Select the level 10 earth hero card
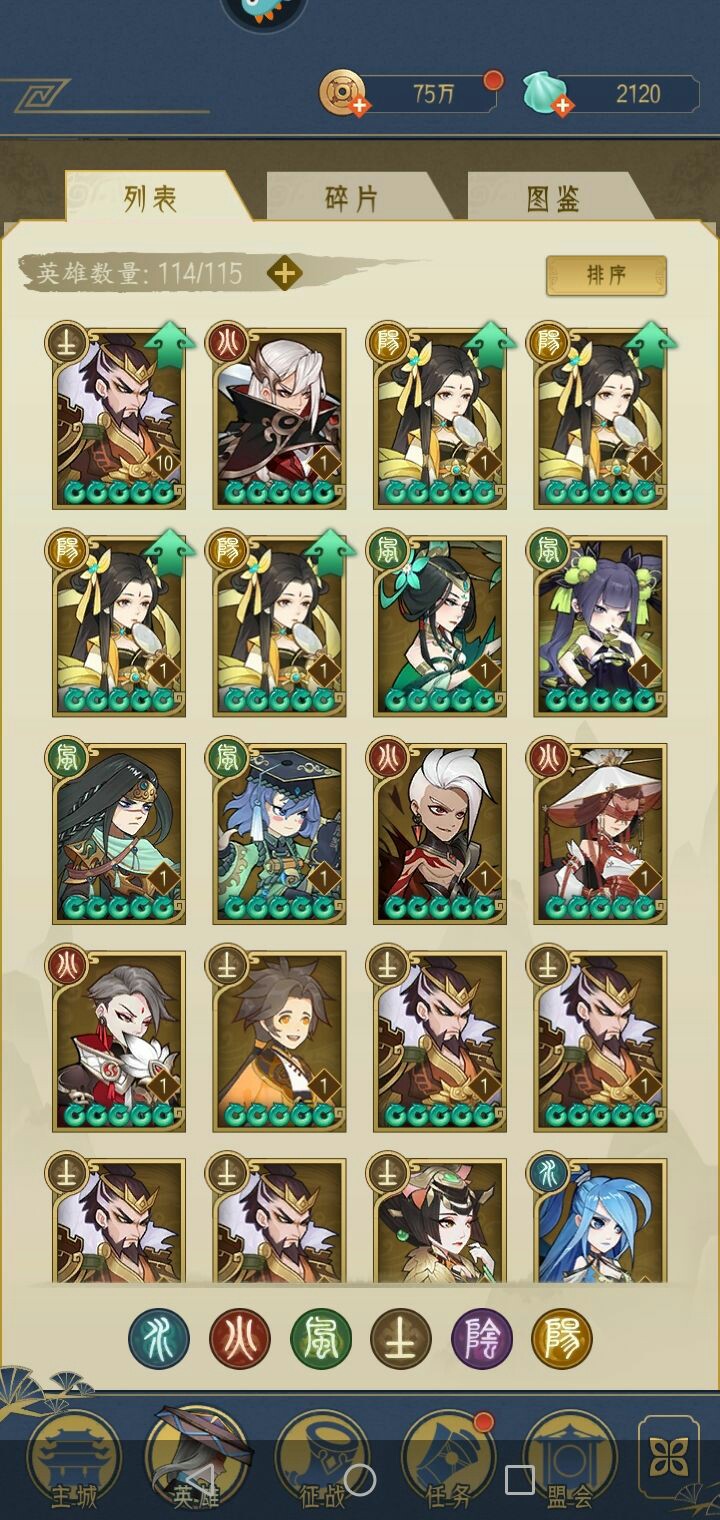Screen dimensions: 720x1520 click(x=120, y=418)
